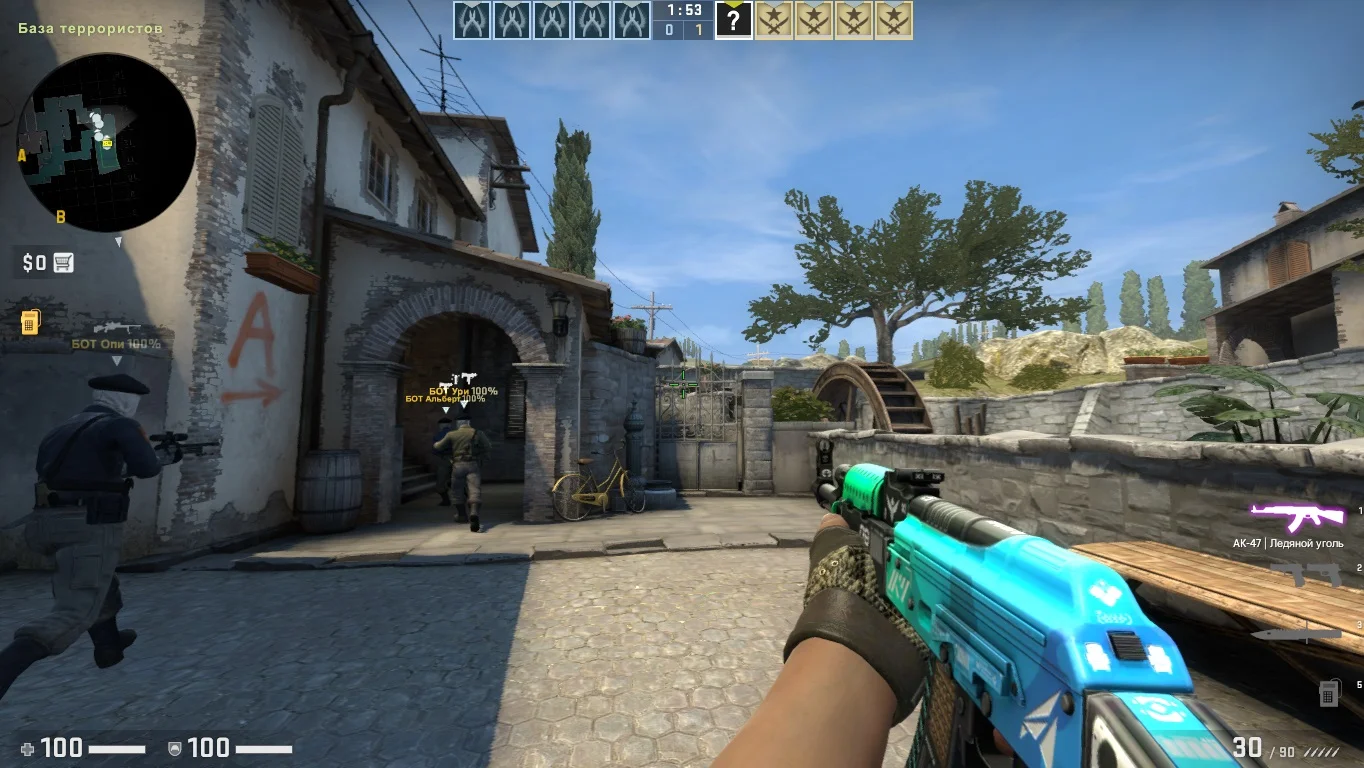Click the circular radar minimap

106,141
